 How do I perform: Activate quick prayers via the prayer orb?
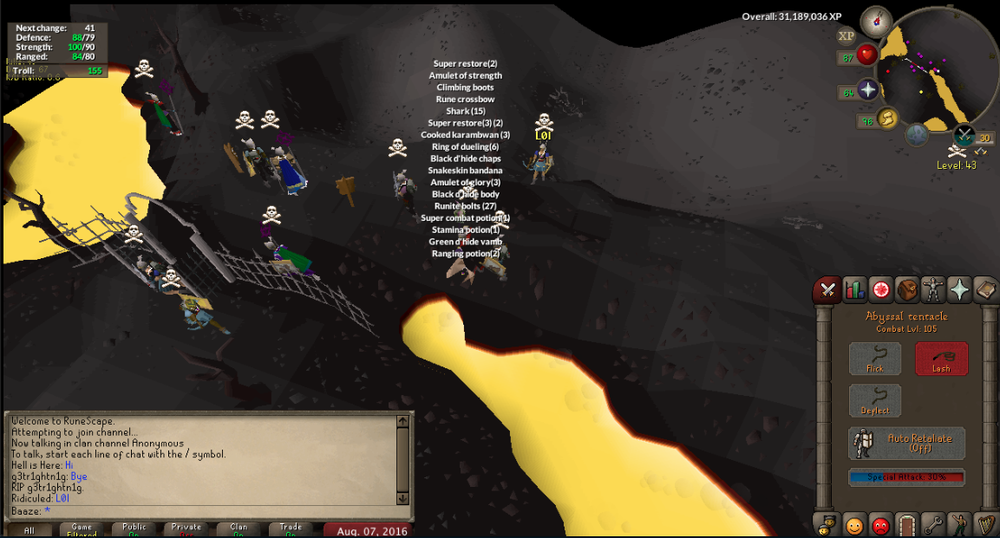tap(867, 90)
